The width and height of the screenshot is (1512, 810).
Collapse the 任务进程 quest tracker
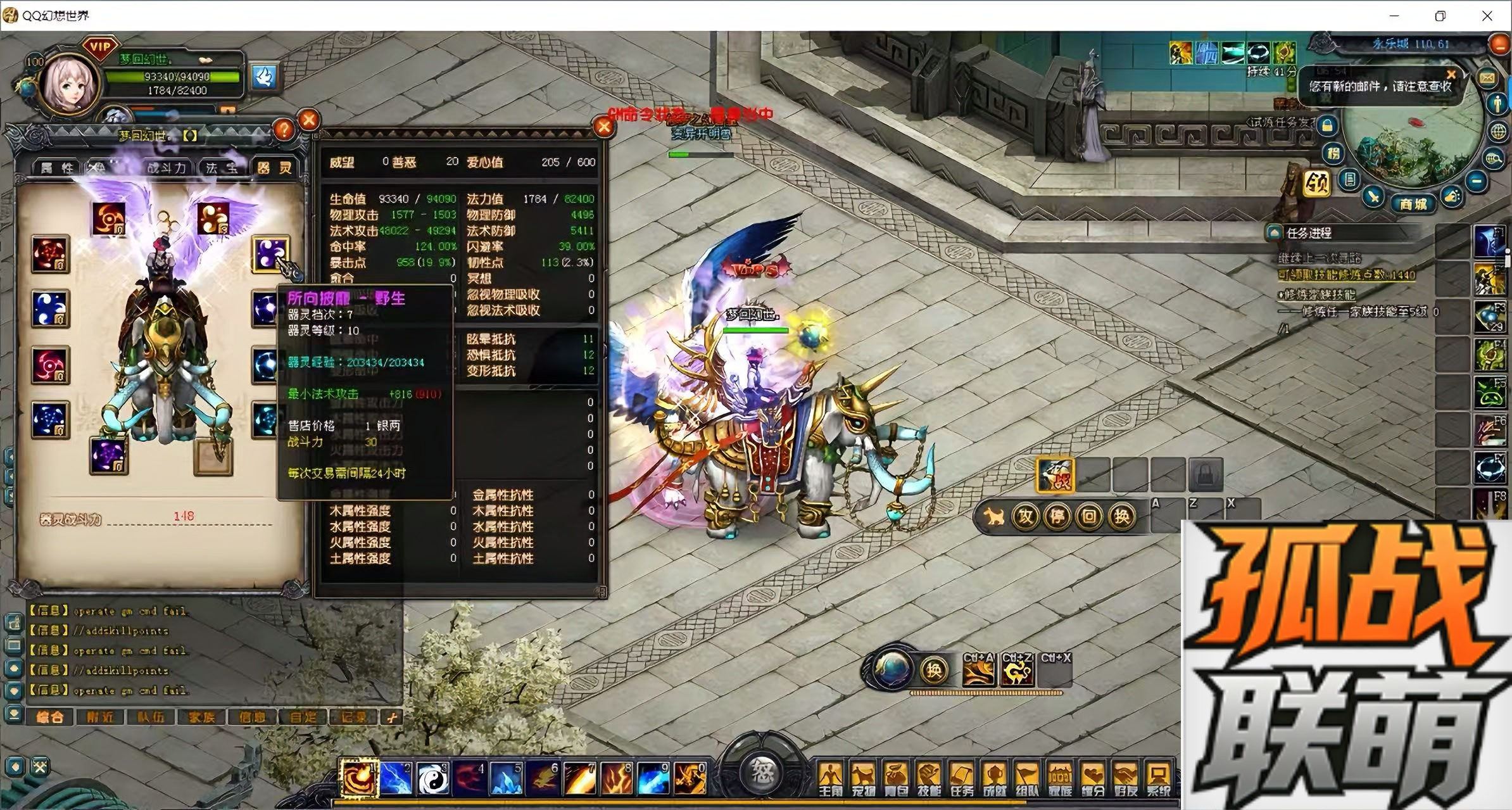(1274, 233)
